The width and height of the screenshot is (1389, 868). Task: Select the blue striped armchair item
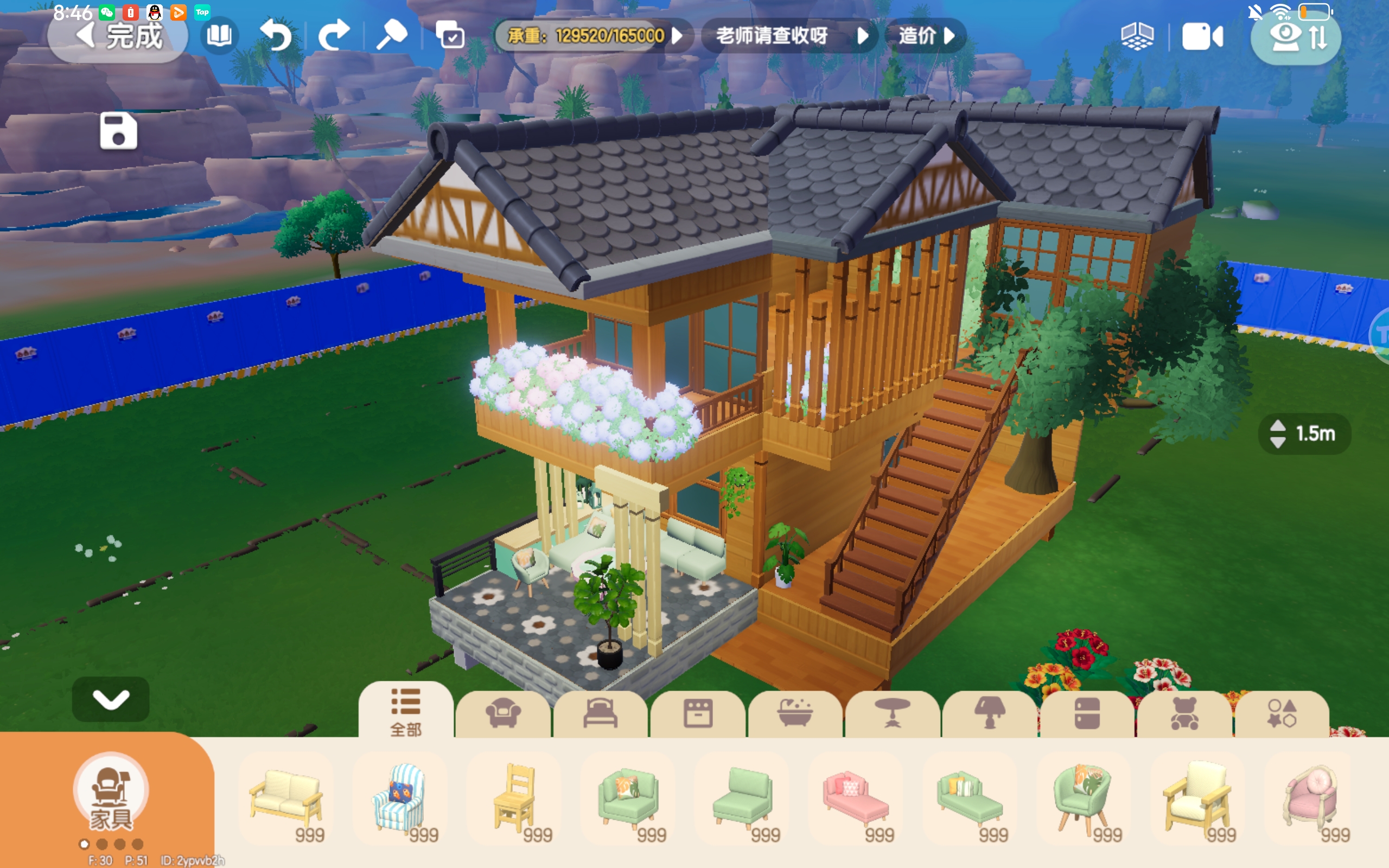coord(399,799)
